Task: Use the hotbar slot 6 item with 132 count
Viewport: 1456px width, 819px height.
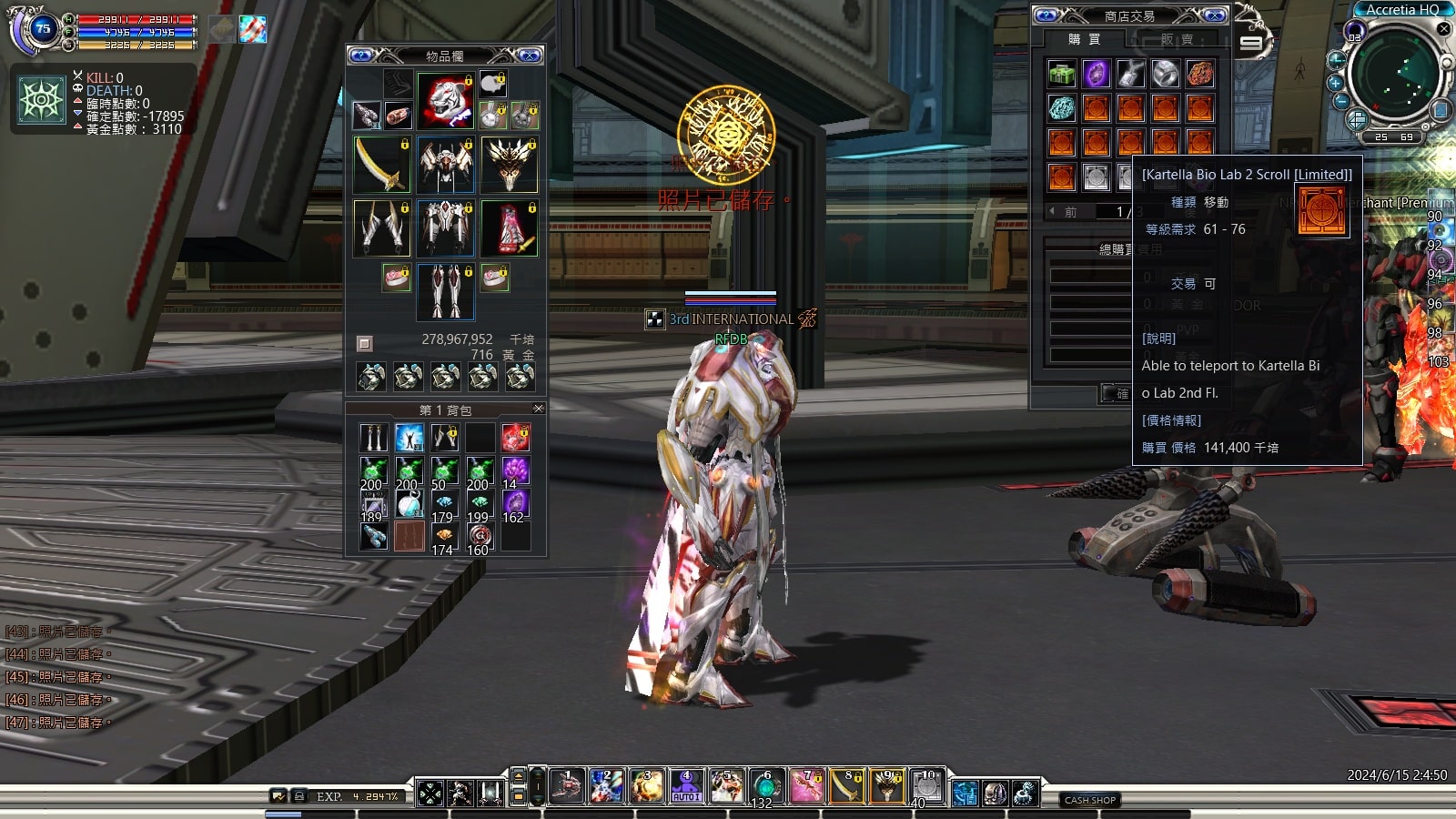Action: point(765,786)
